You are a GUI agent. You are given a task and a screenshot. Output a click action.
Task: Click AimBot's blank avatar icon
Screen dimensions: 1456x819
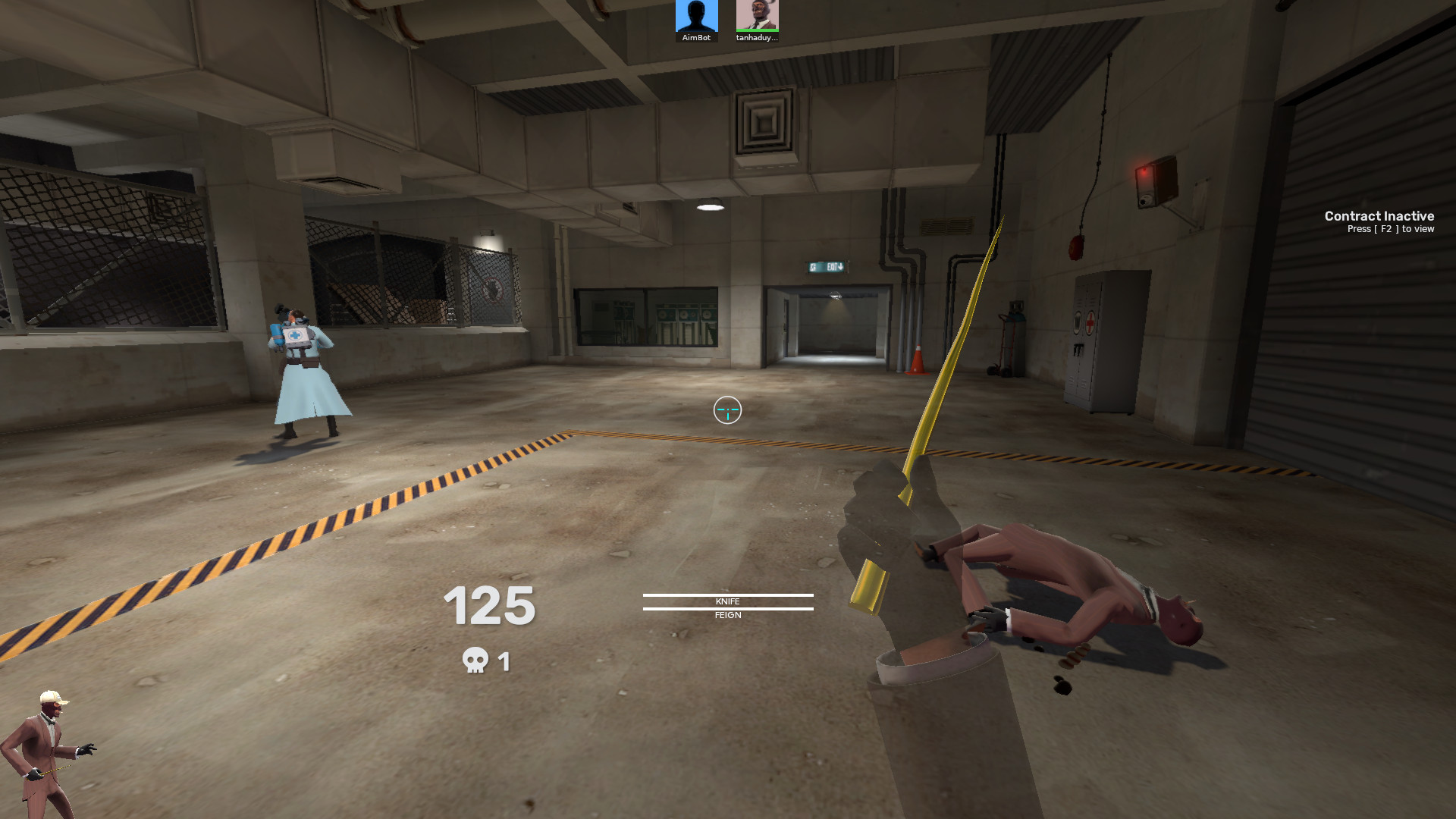point(696,15)
